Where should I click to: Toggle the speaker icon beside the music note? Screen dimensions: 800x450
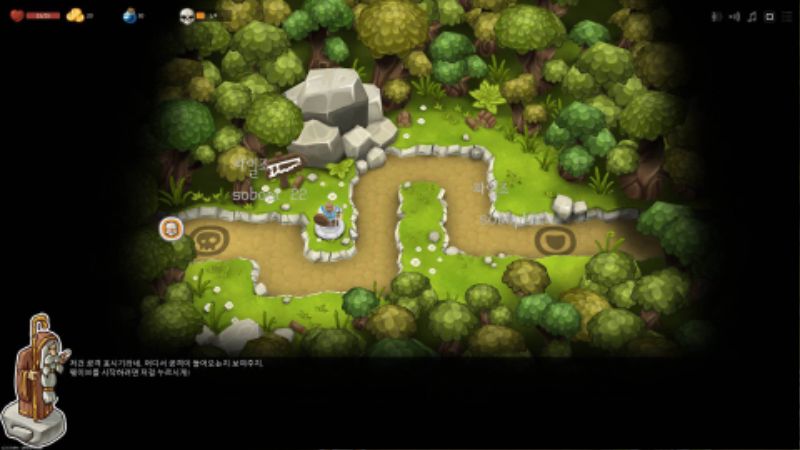pos(734,17)
